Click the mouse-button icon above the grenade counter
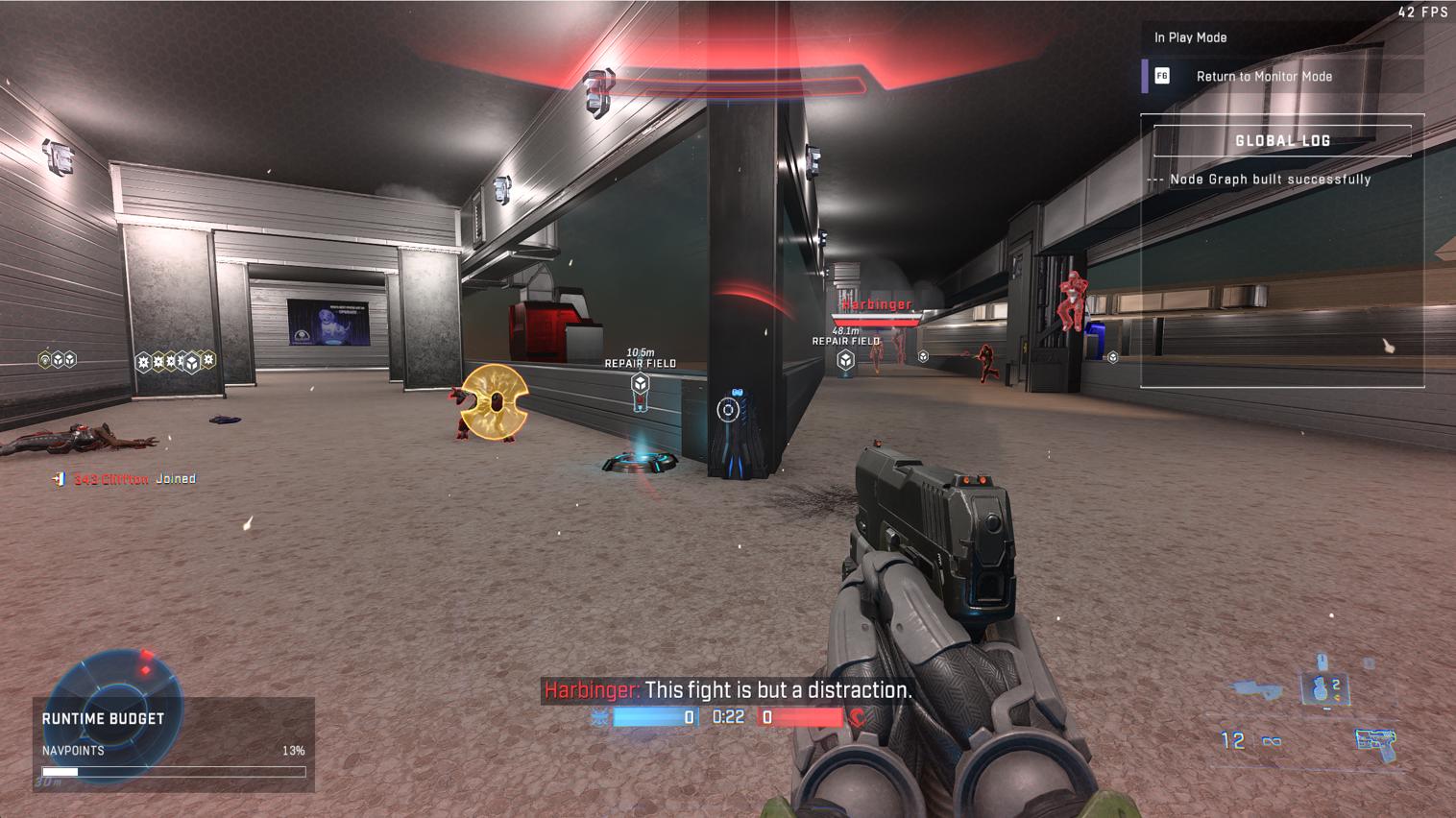The image size is (1456, 818). click(x=1322, y=660)
